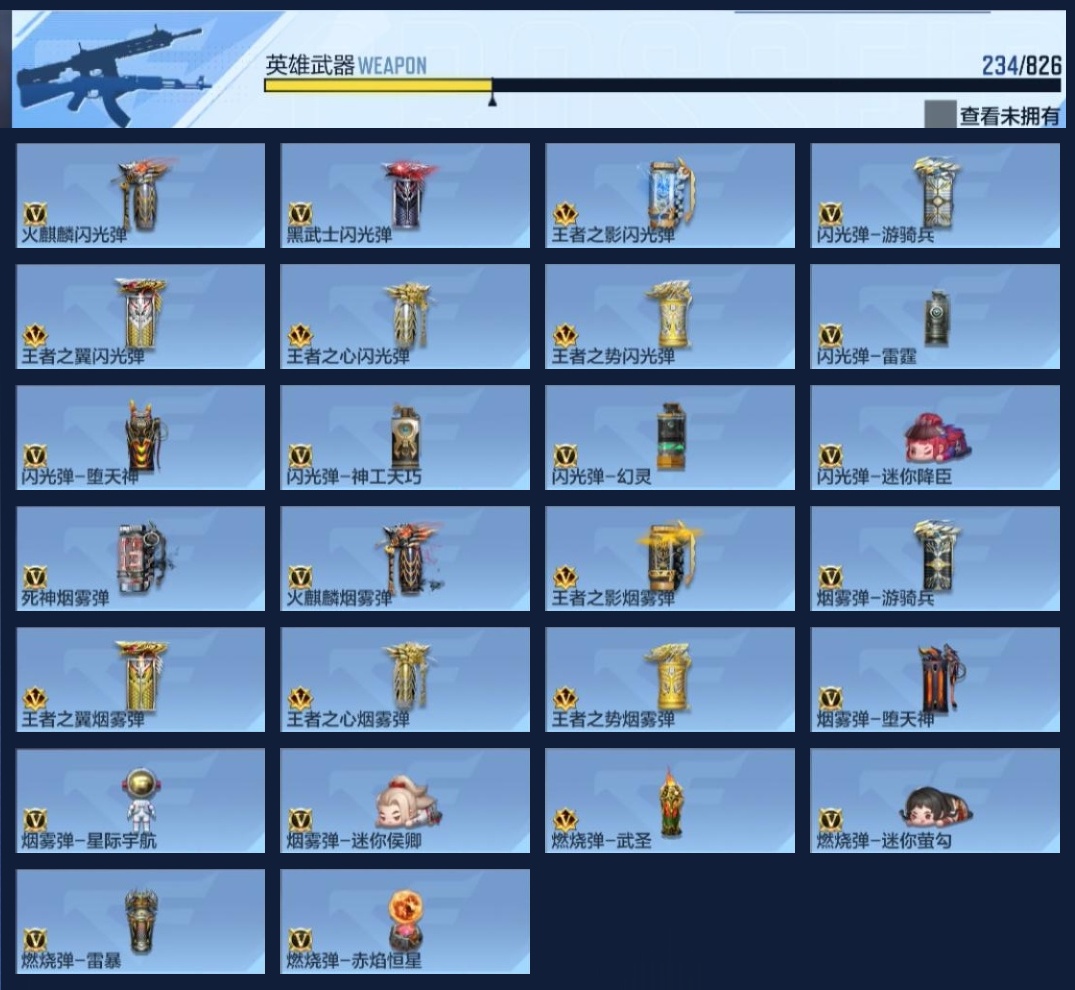Select 闪光弹-游骑兵 item
The image size is (1075, 990).
pos(935,196)
